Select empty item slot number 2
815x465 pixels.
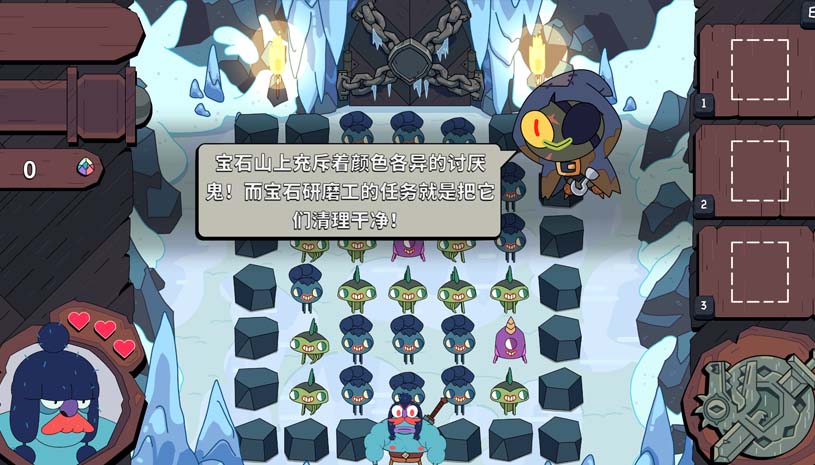tap(759, 170)
